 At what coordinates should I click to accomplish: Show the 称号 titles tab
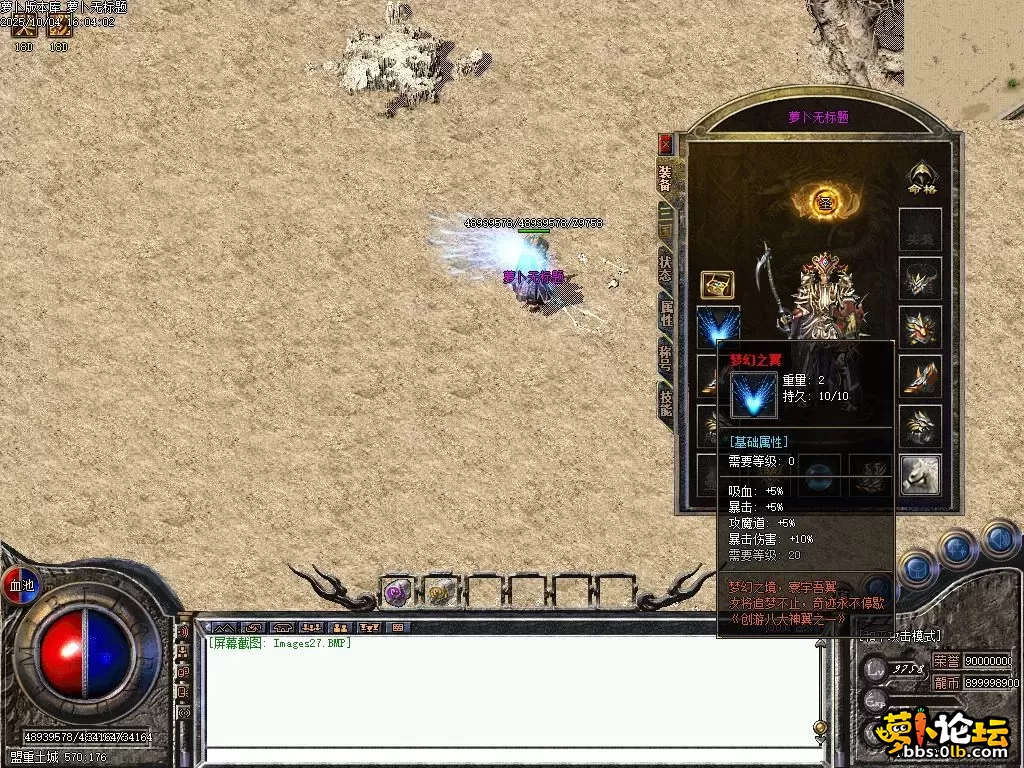point(666,357)
